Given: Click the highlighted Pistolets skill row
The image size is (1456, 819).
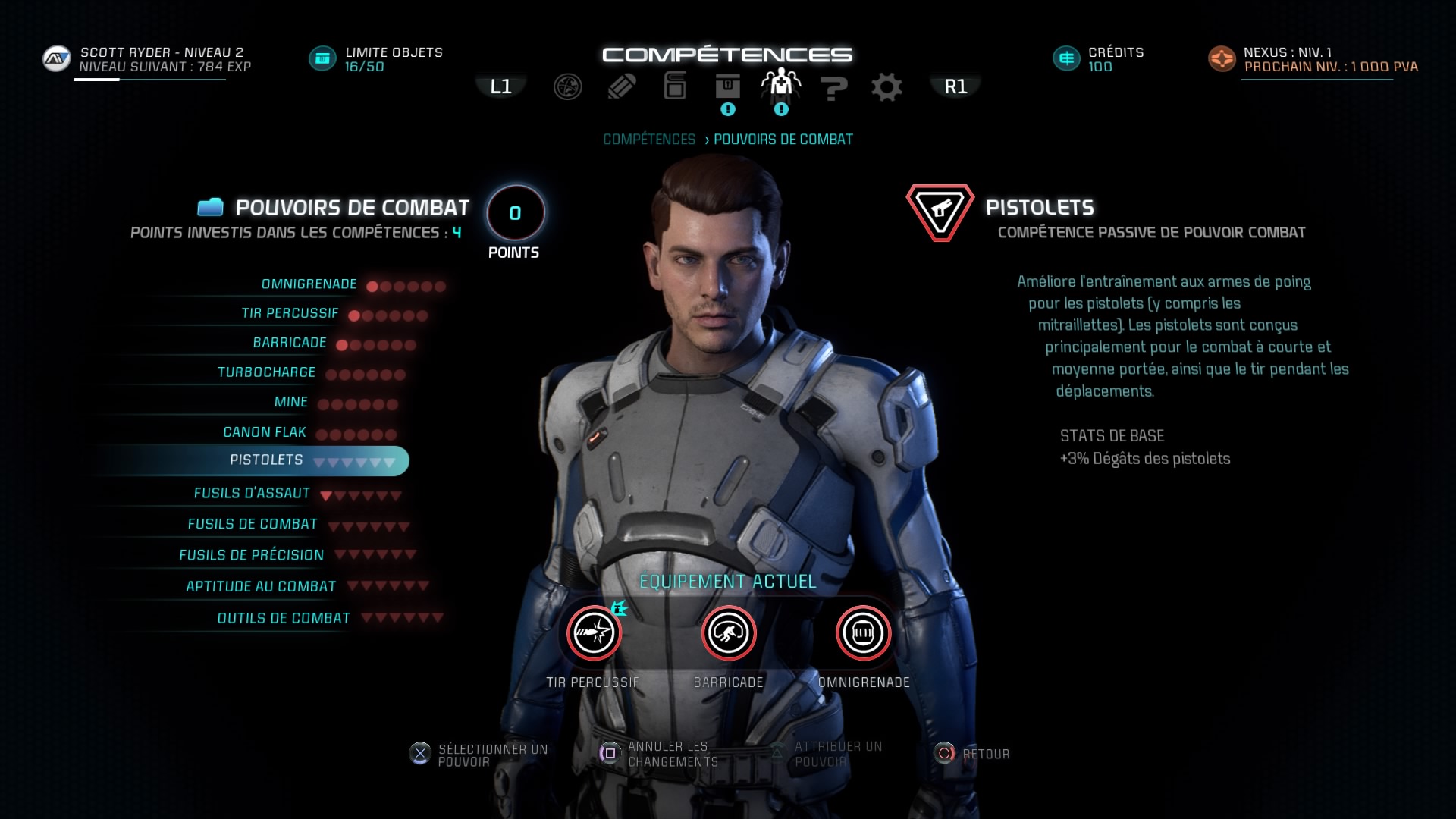Looking at the screenshot, I should (267, 460).
